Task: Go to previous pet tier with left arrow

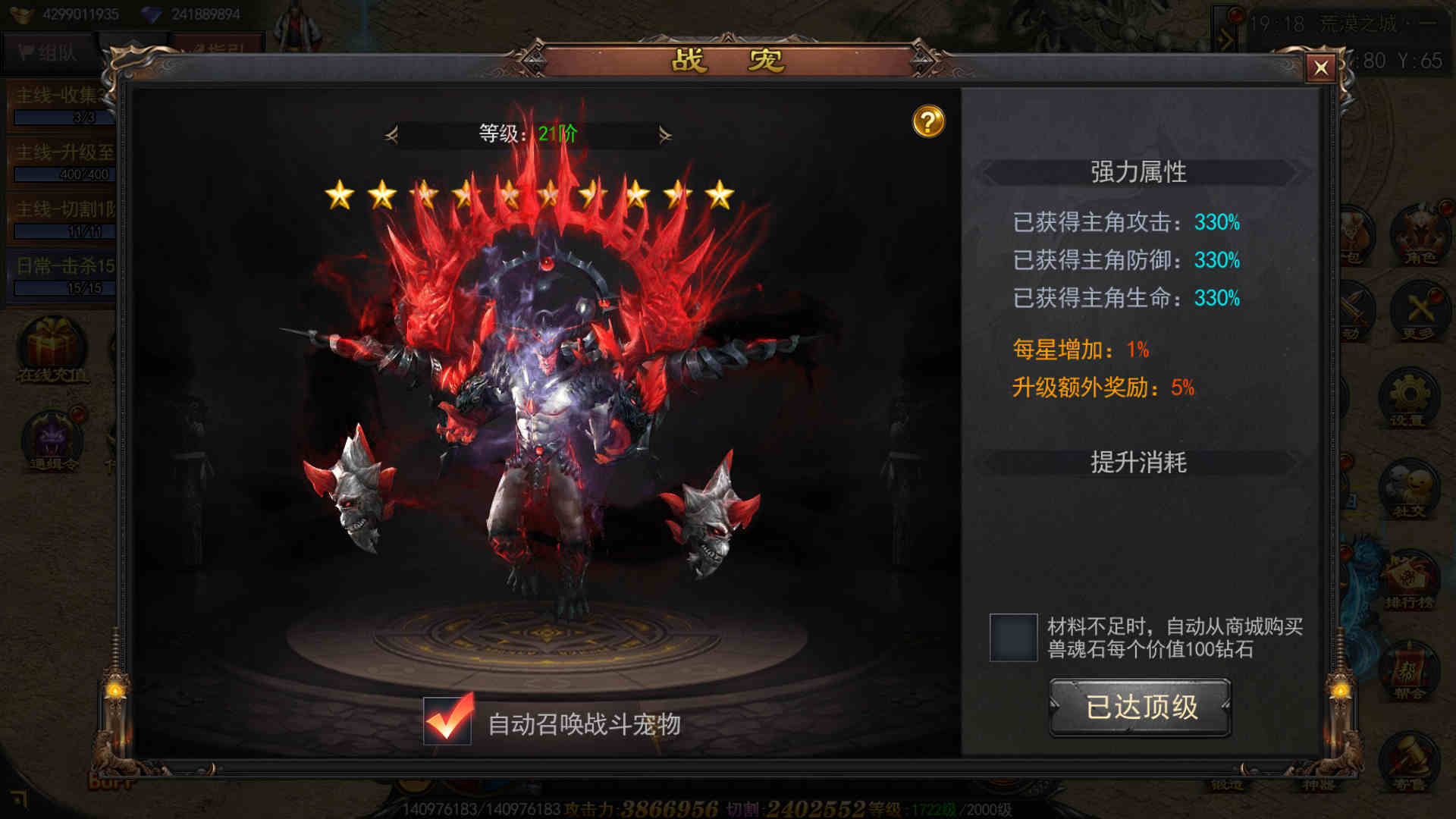Action: click(391, 135)
